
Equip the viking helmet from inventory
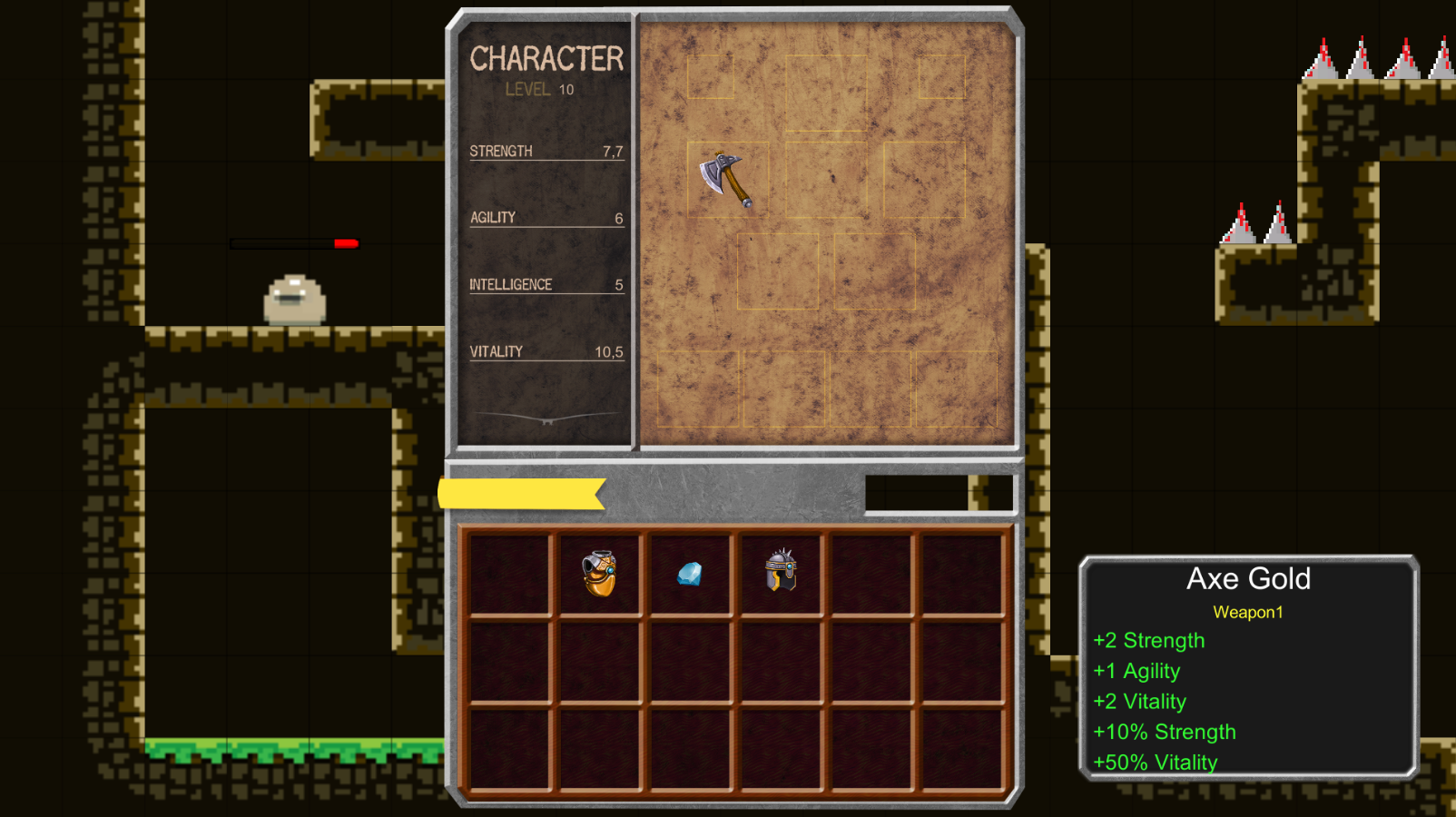[779, 572]
